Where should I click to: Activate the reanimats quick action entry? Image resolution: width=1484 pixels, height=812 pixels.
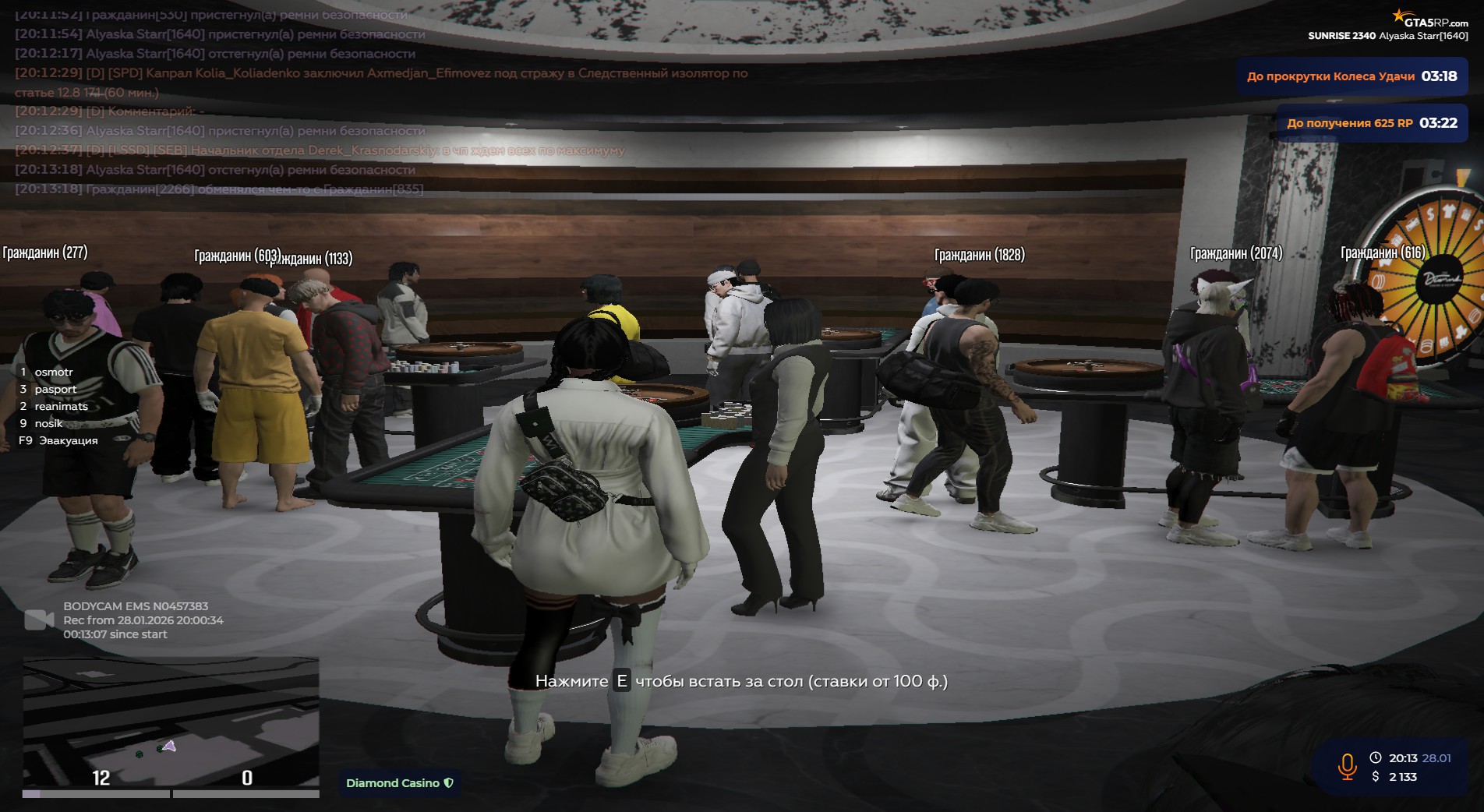pos(61,407)
